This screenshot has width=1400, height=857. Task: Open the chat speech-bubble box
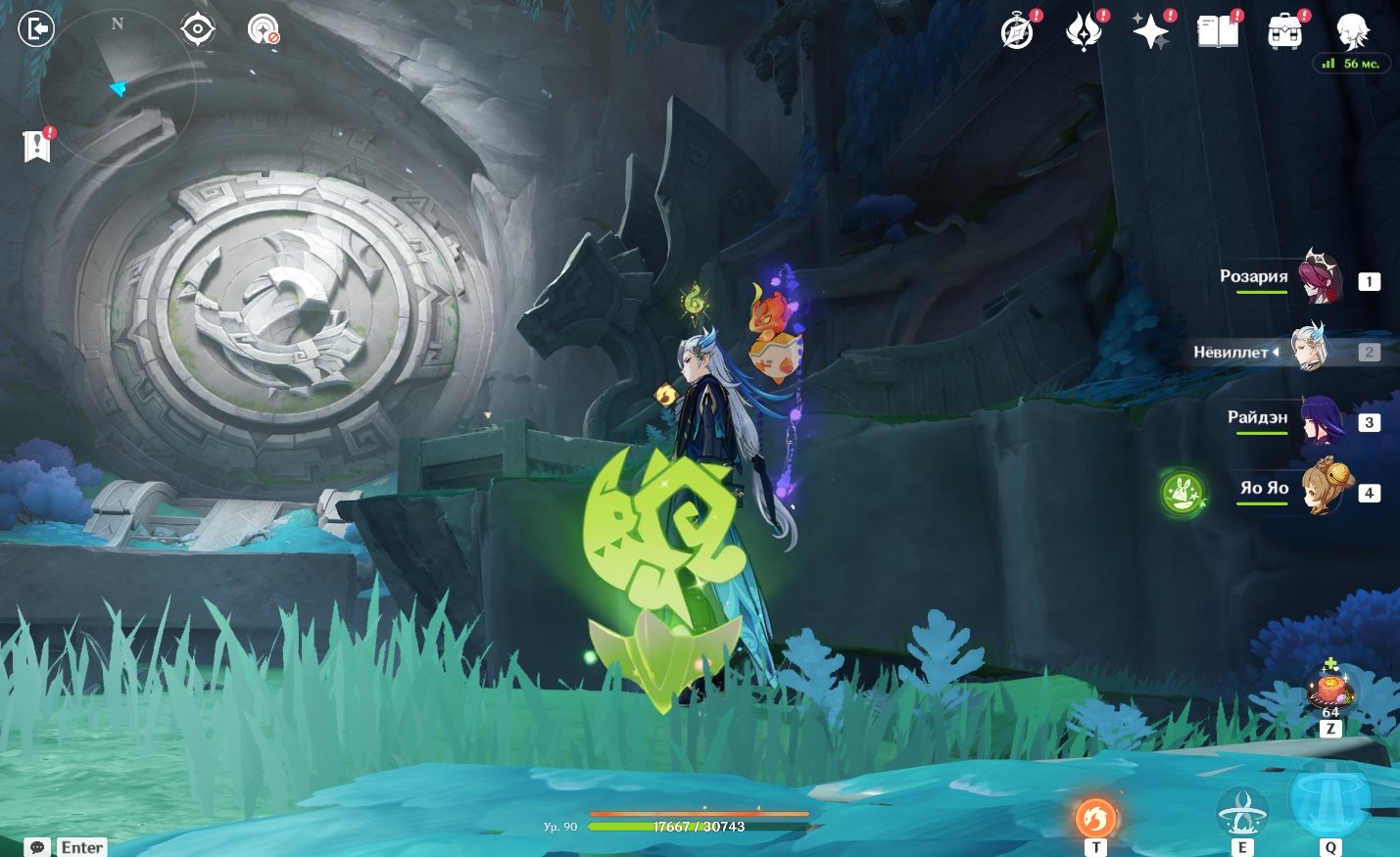click(37, 847)
